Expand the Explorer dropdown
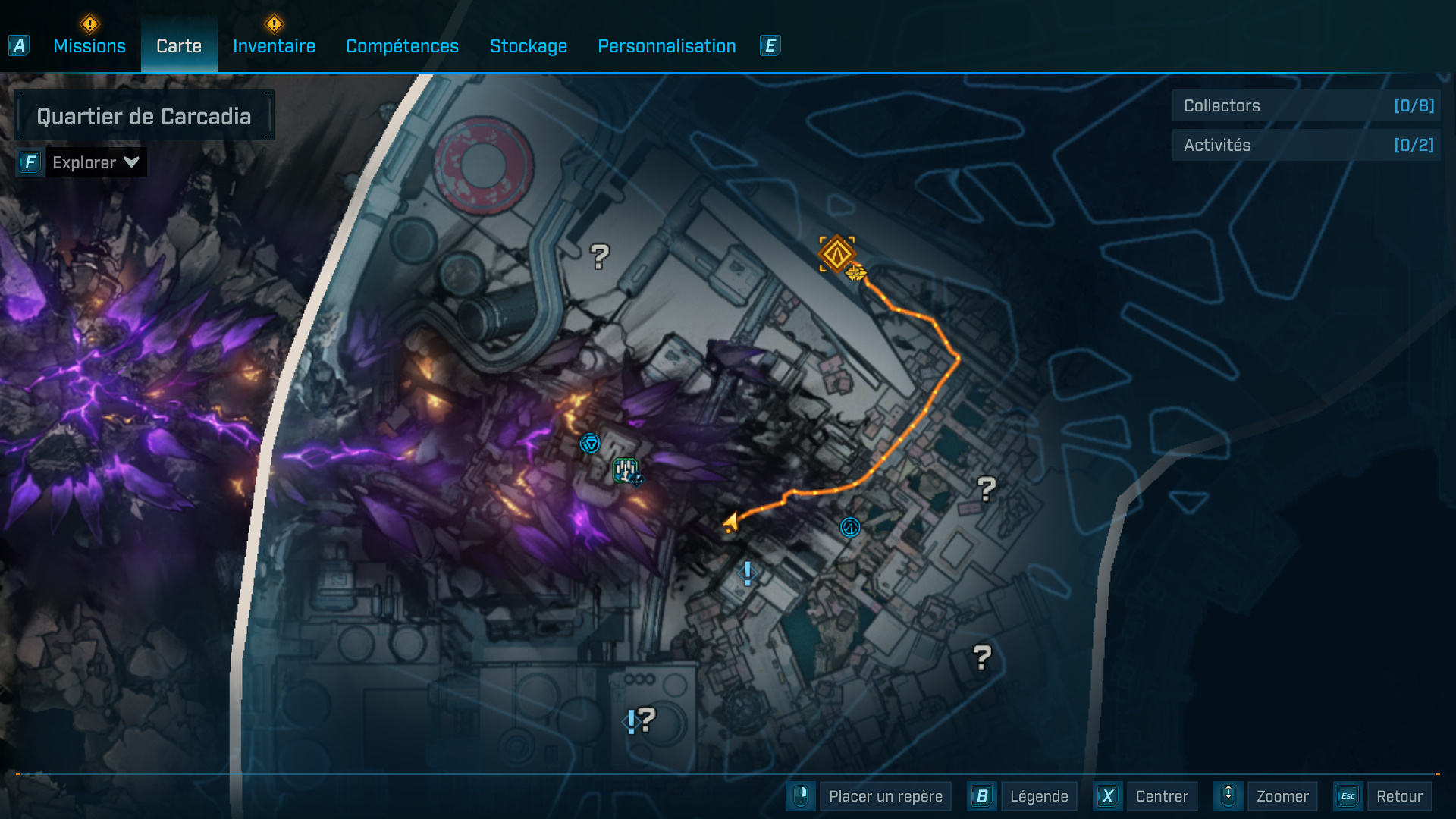The image size is (1456, 819). (95, 162)
